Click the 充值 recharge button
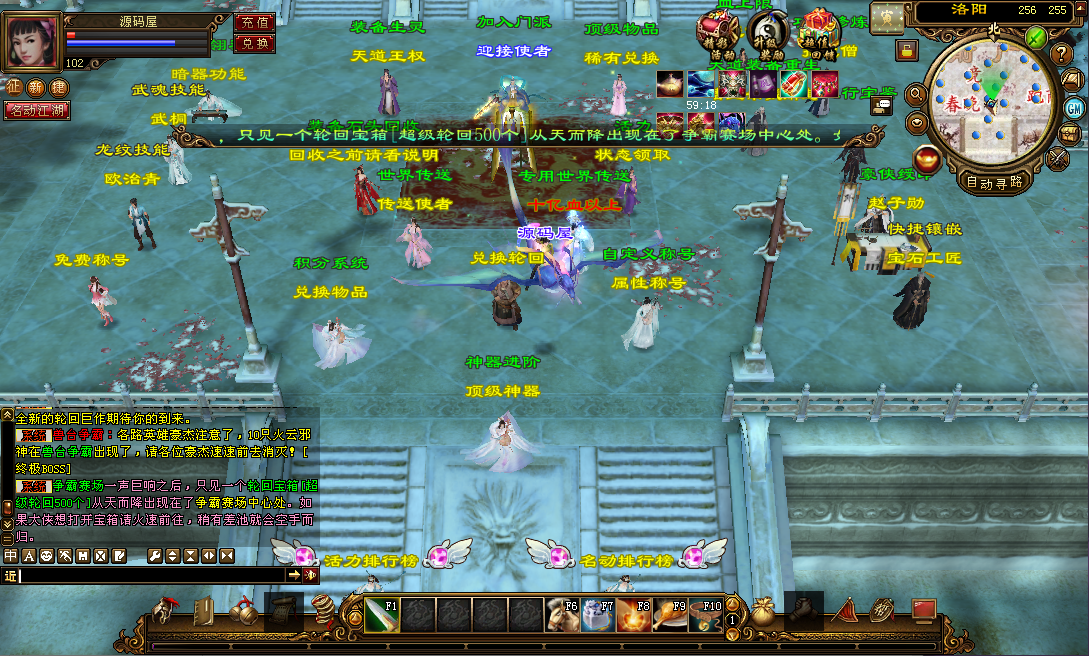The image size is (1089, 656). 254,21
